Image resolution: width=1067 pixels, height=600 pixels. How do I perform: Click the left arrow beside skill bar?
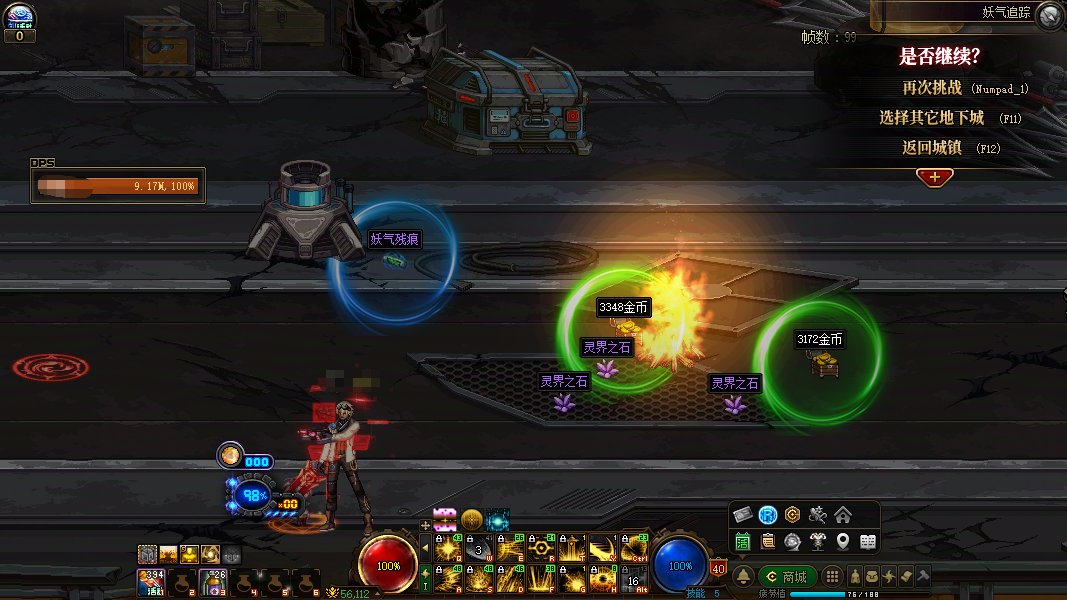425,548
